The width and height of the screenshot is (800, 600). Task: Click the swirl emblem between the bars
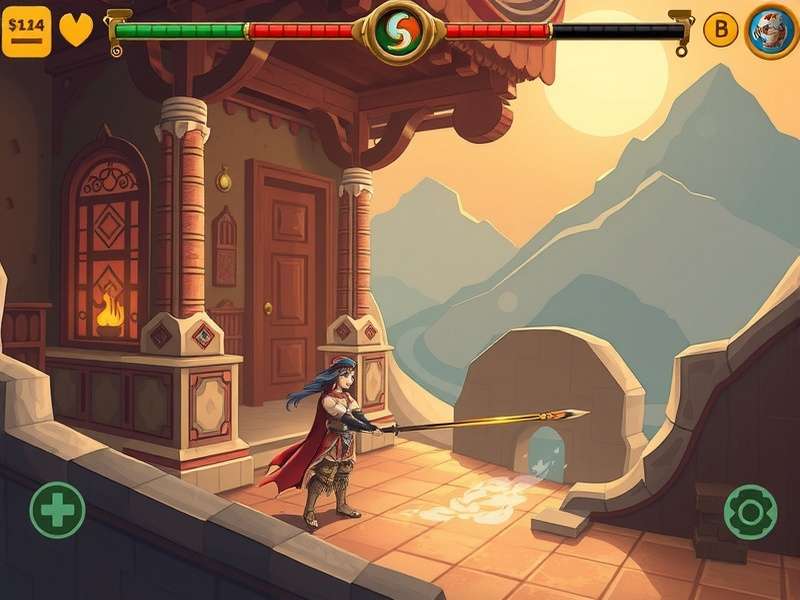pos(399,31)
